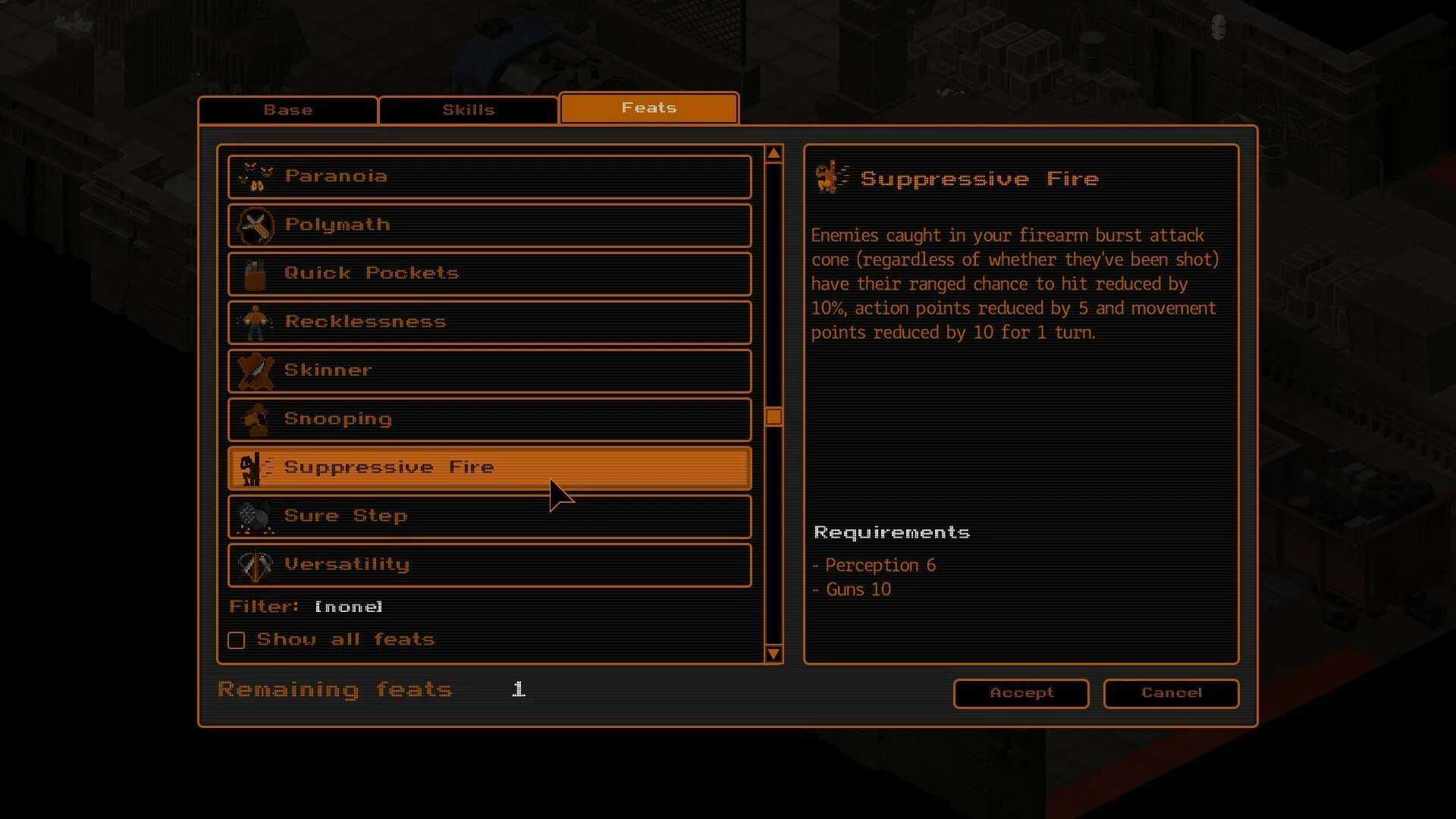This screenshot has height=819, width=1456.
Task: Open the Skills tab
Action: click(469, 110)
